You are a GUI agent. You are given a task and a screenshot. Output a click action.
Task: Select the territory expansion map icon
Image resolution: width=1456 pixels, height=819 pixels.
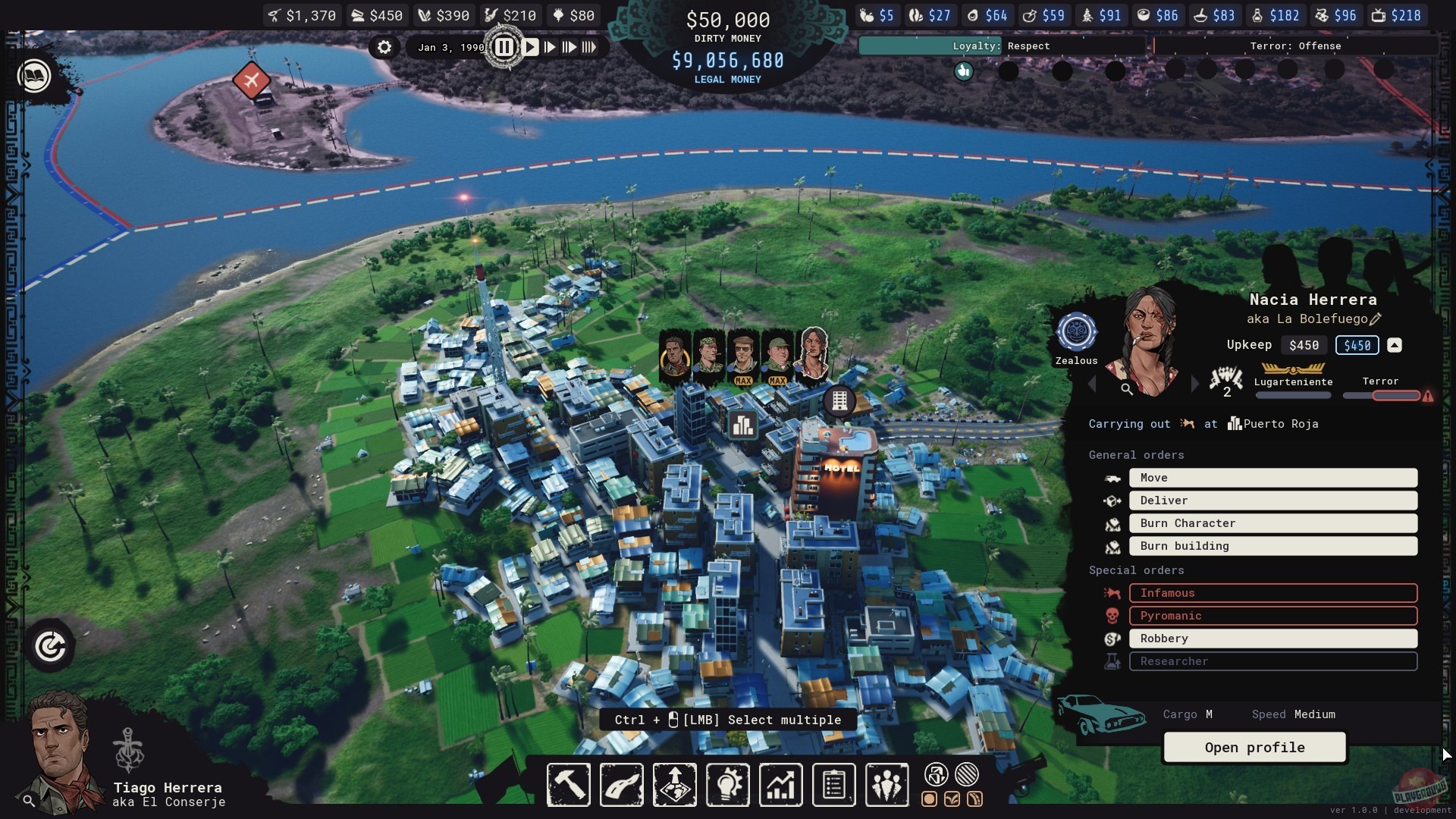point(674,785)
